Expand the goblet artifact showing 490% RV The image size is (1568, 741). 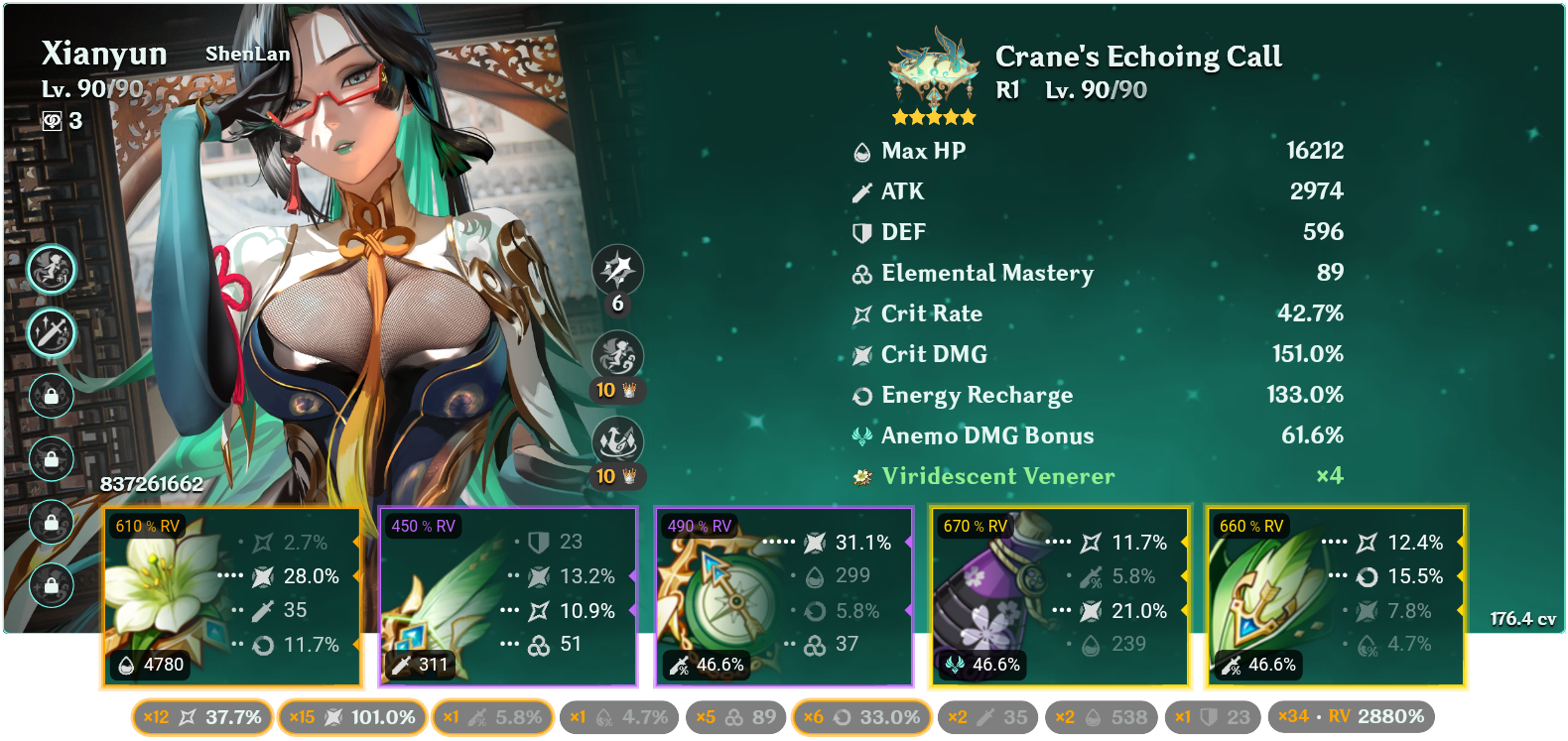[784, 595]
